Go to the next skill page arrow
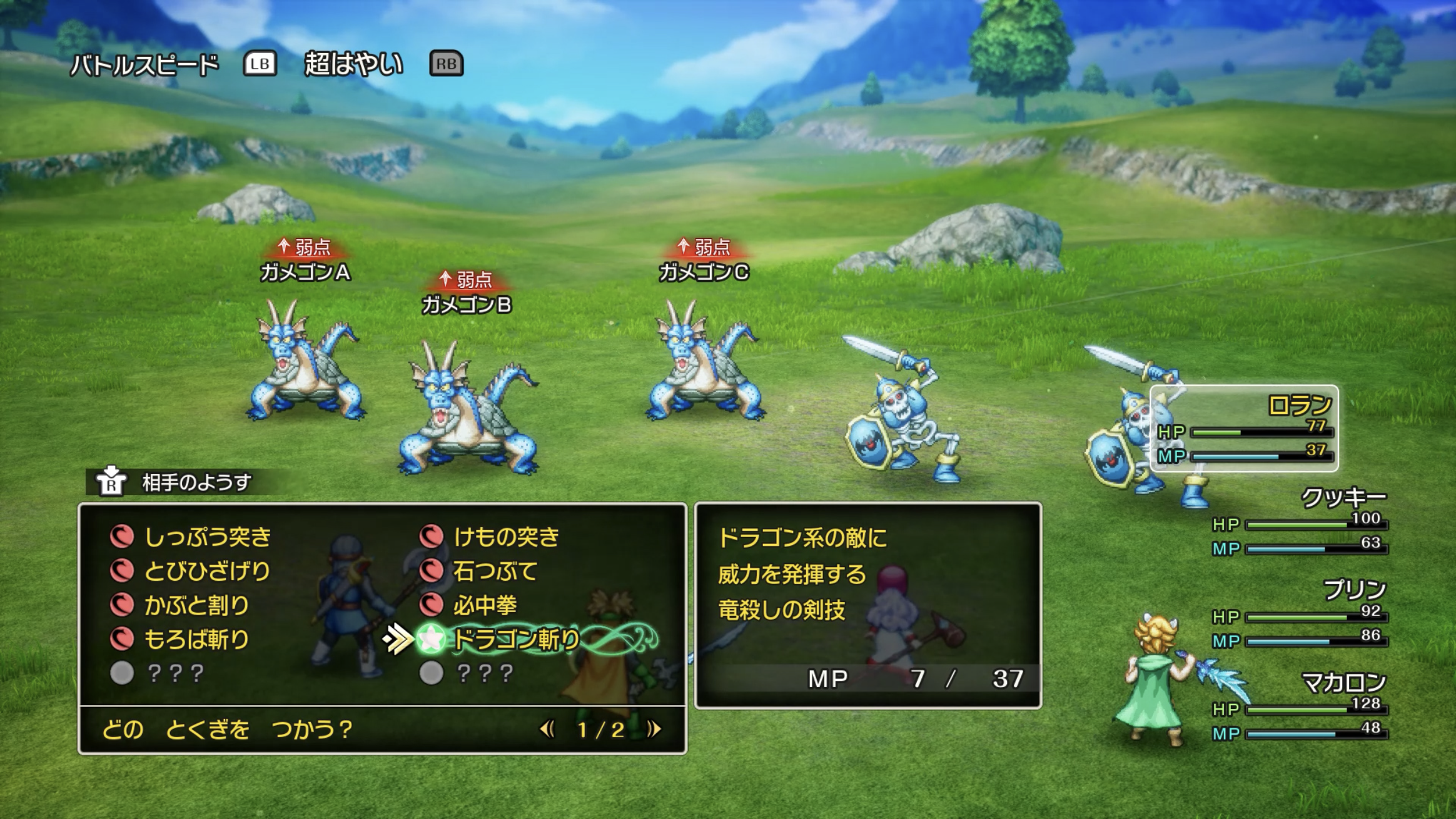This screenshot has height=819, width=1456. coord(654,729)
